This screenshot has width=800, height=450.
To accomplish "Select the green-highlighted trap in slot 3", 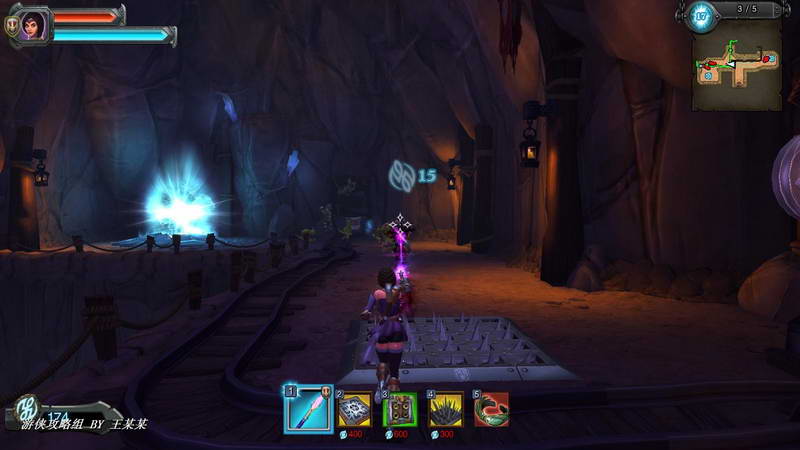I will click(399, 409).
